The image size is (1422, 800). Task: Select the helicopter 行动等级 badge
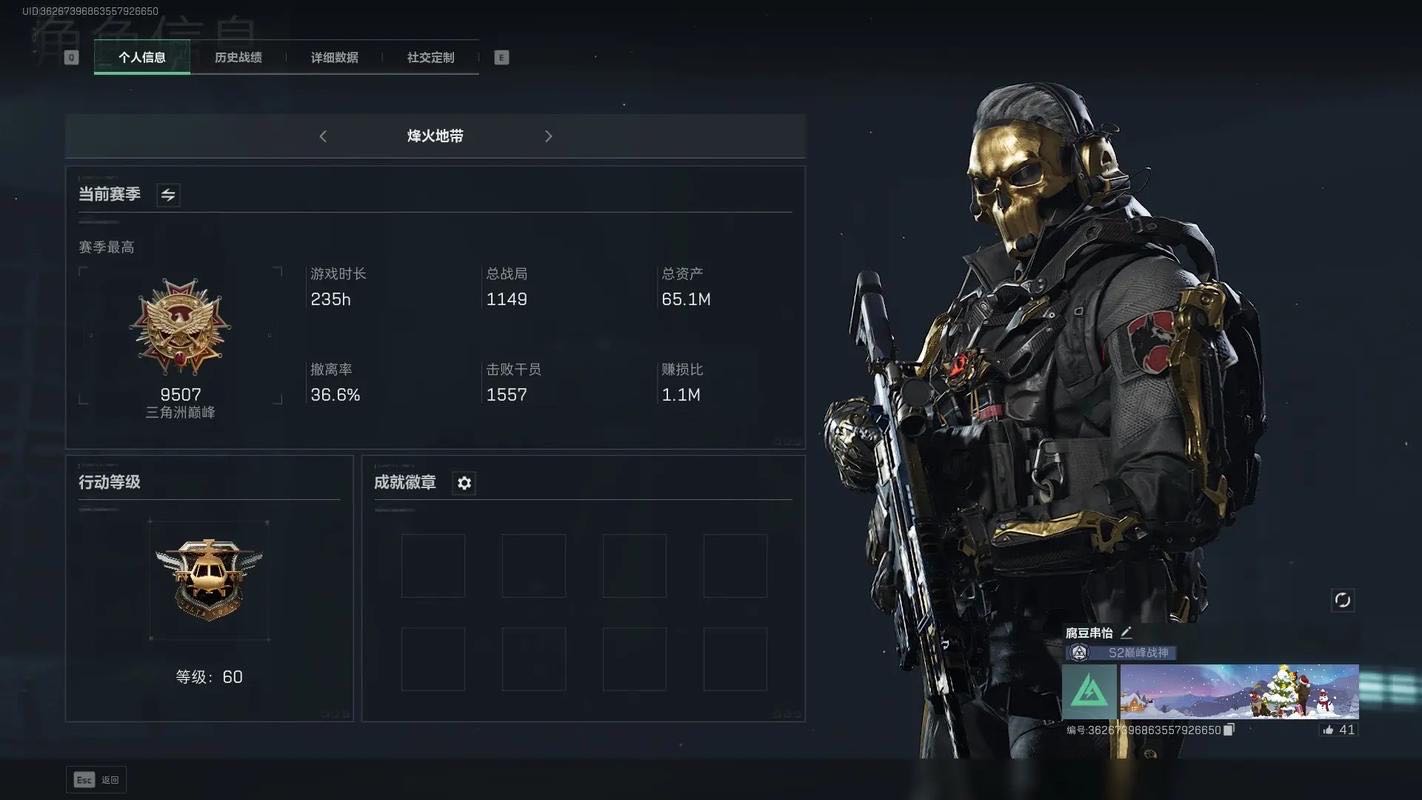[209, 580]
